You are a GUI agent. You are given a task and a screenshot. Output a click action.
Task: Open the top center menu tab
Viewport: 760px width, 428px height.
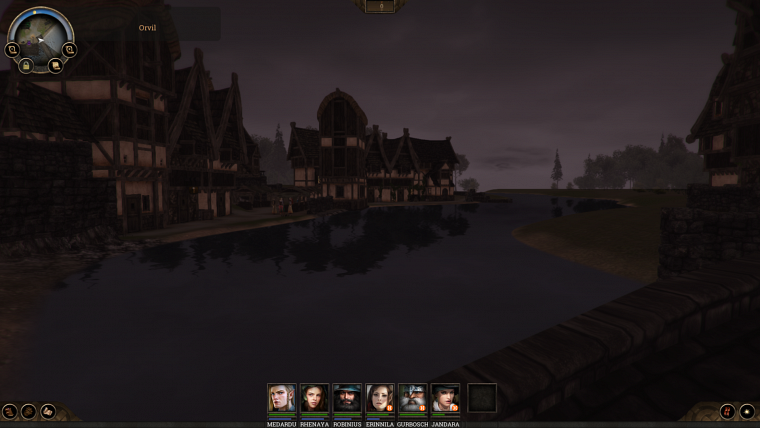[x=380, y=6]
